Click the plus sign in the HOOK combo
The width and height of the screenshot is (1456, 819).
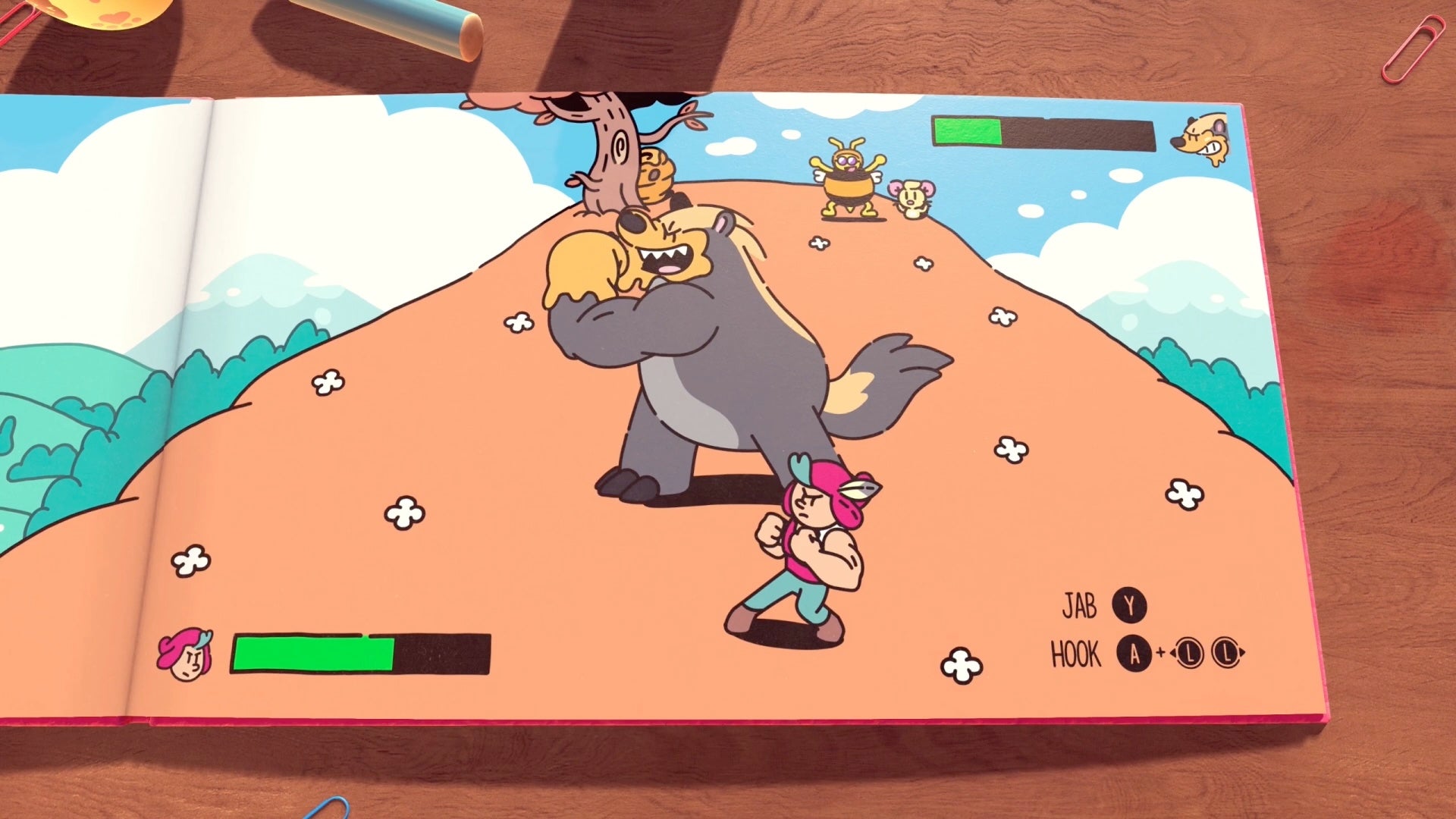[x=1160, y=651]
